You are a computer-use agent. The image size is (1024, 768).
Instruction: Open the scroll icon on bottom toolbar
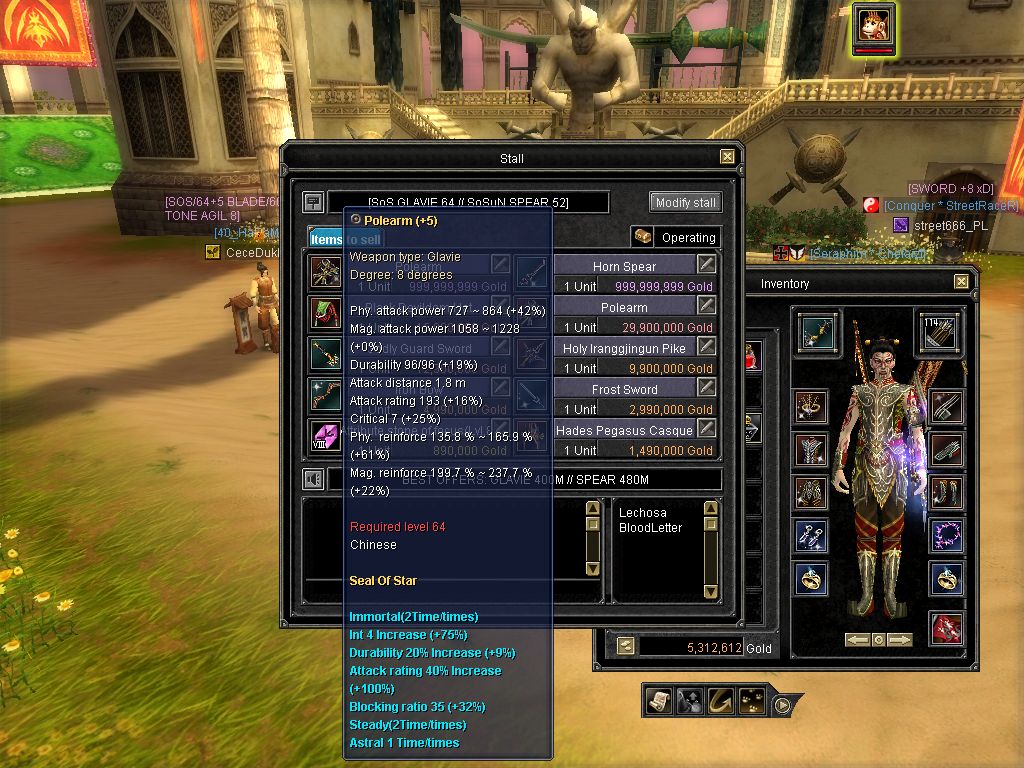[x=659, y=702]
